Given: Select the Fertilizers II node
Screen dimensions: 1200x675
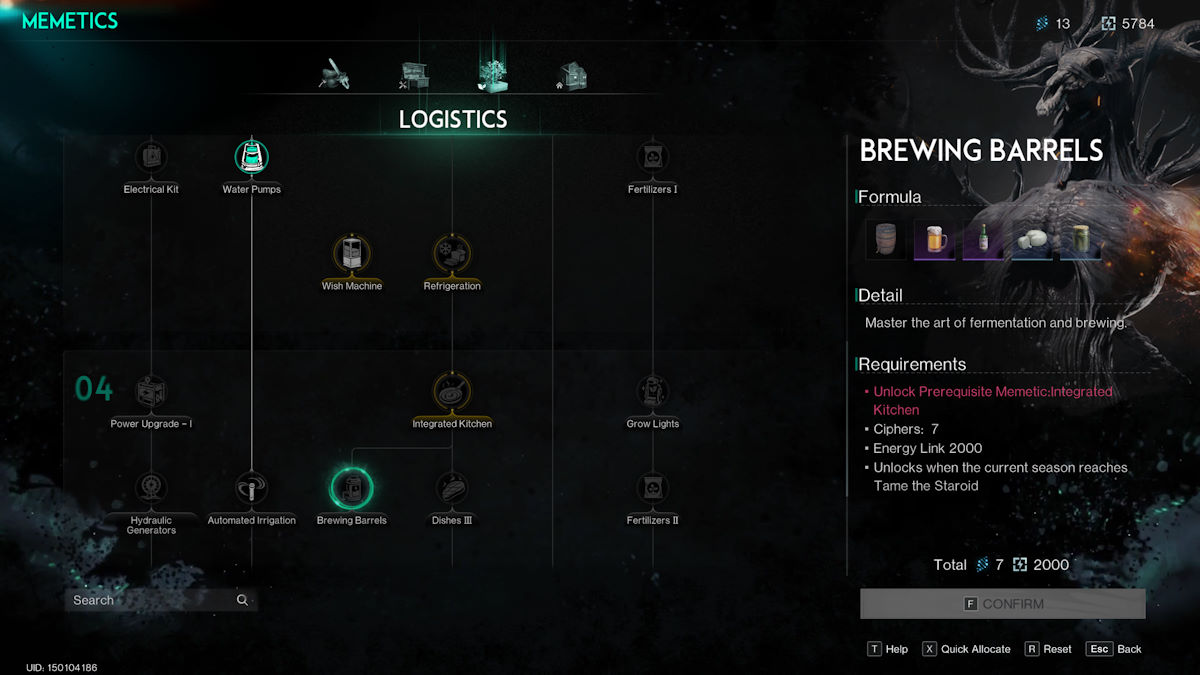Looking at the screenshot, I should click(x=652, y=488).
